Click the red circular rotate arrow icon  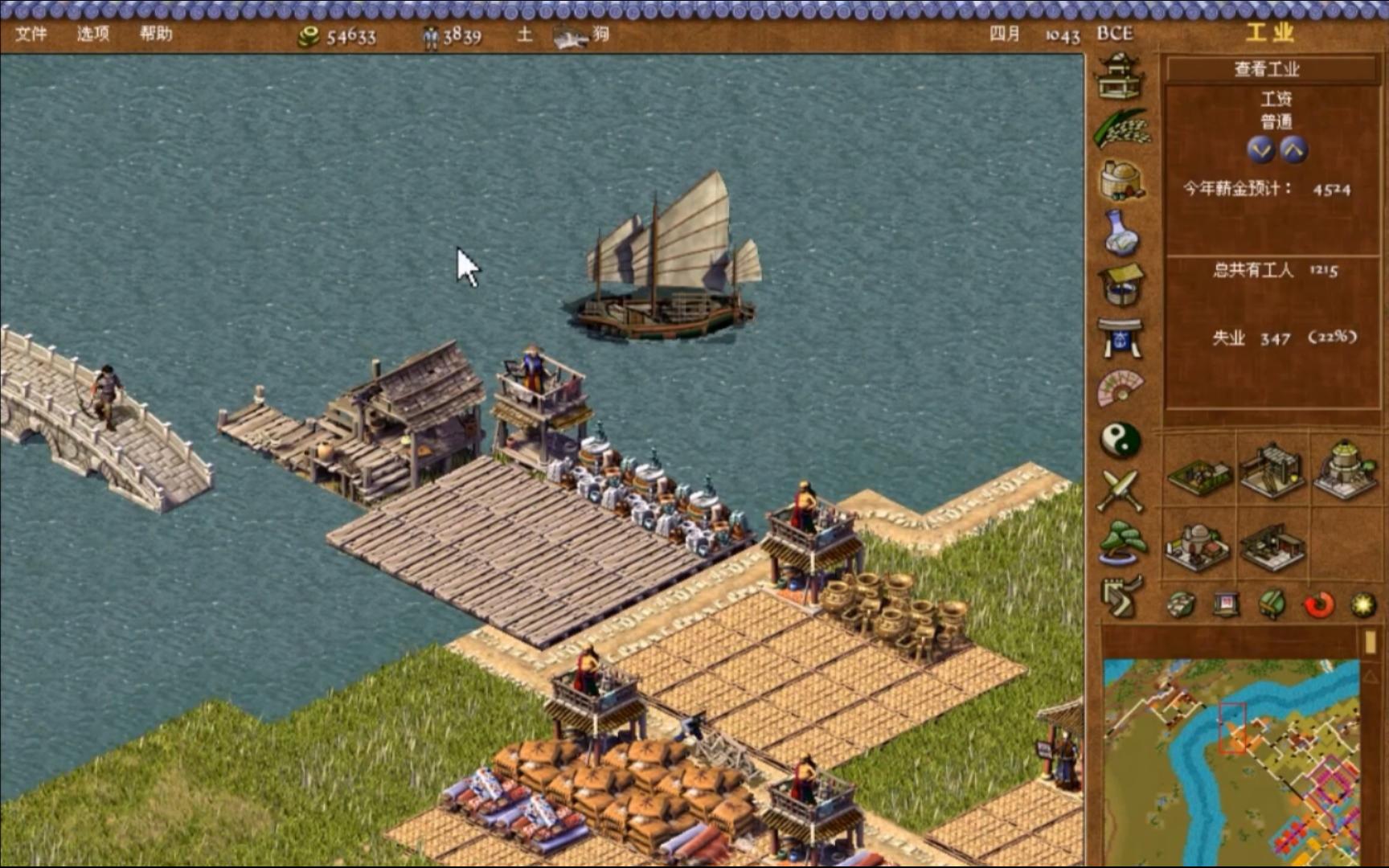(x=1318, y=604)
